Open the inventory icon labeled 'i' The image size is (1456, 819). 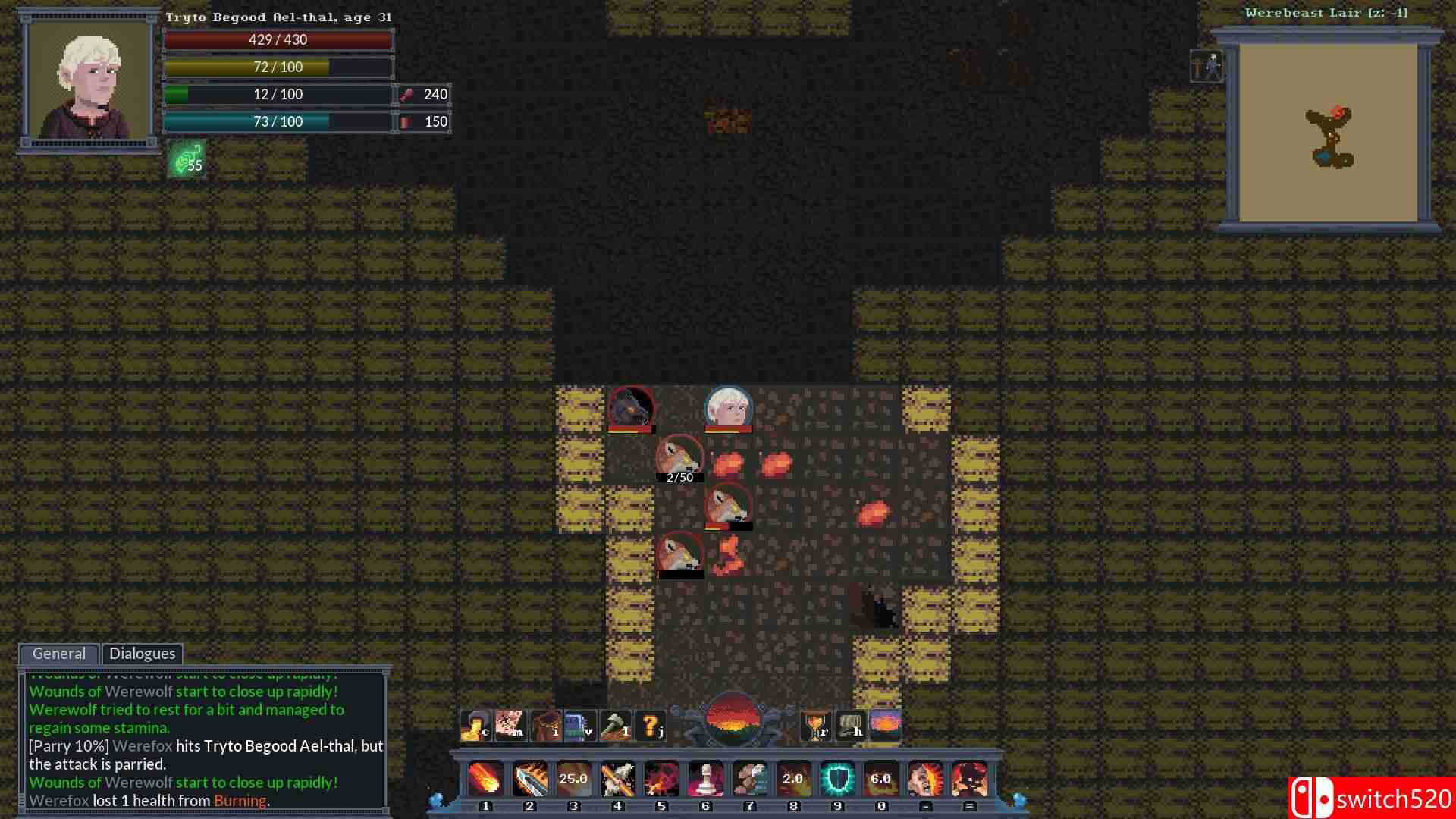pos(546,726)
